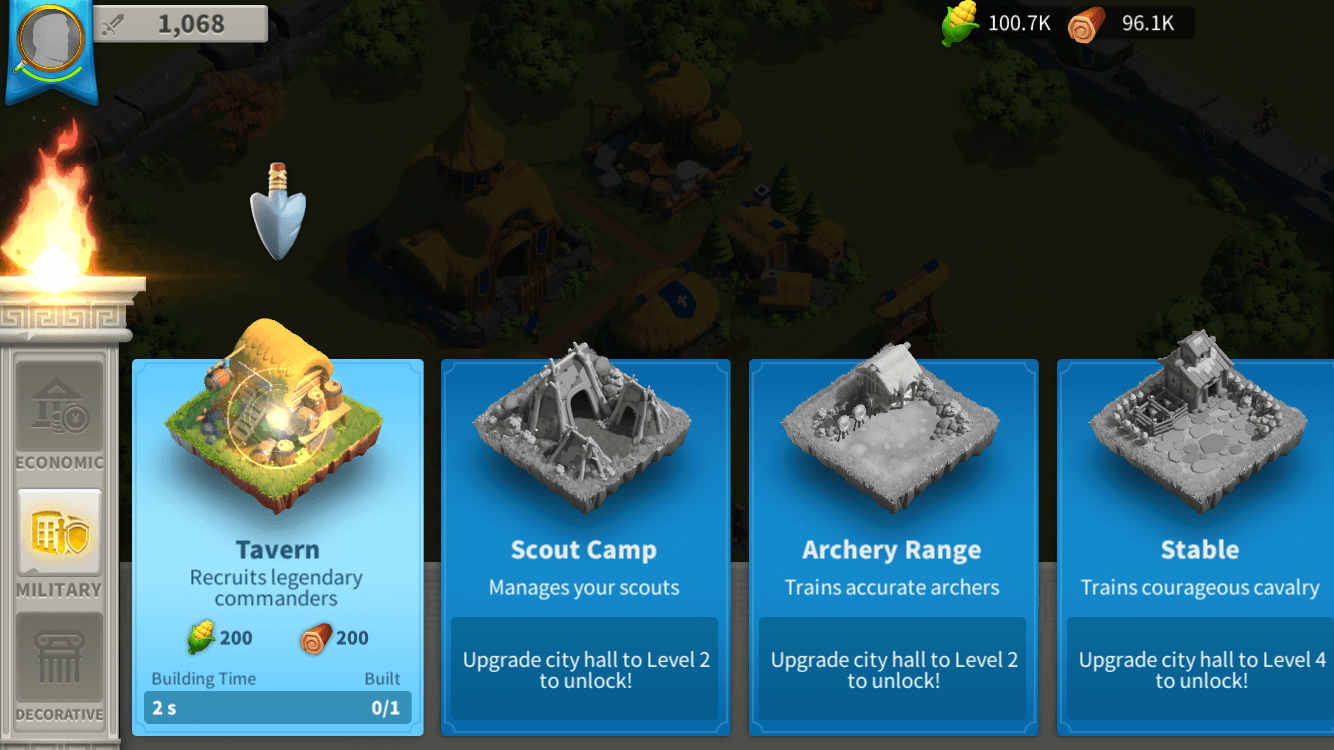Show the Decorative buildings tab
The image size is (1334, 750).
point(59,668)
